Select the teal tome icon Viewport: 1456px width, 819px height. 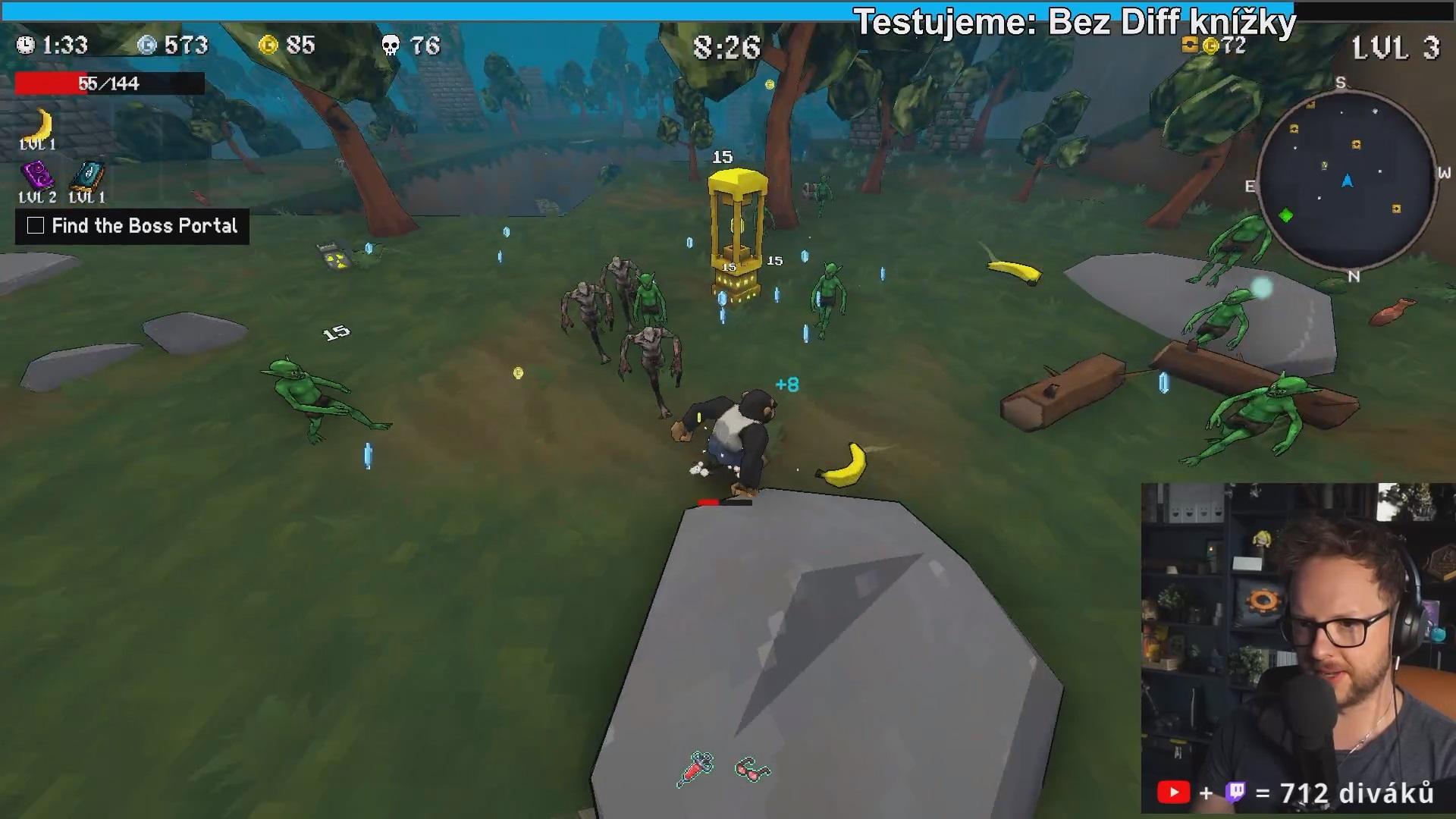pos(87,176)
